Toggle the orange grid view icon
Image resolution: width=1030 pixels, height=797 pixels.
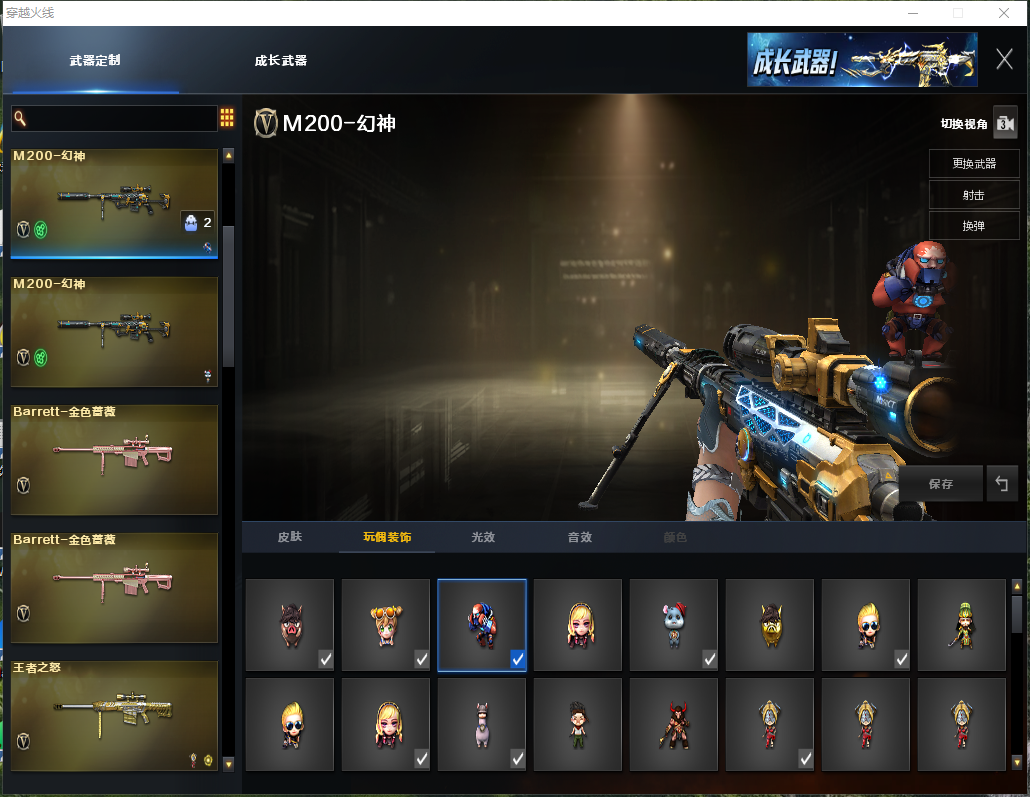(227, 118)
